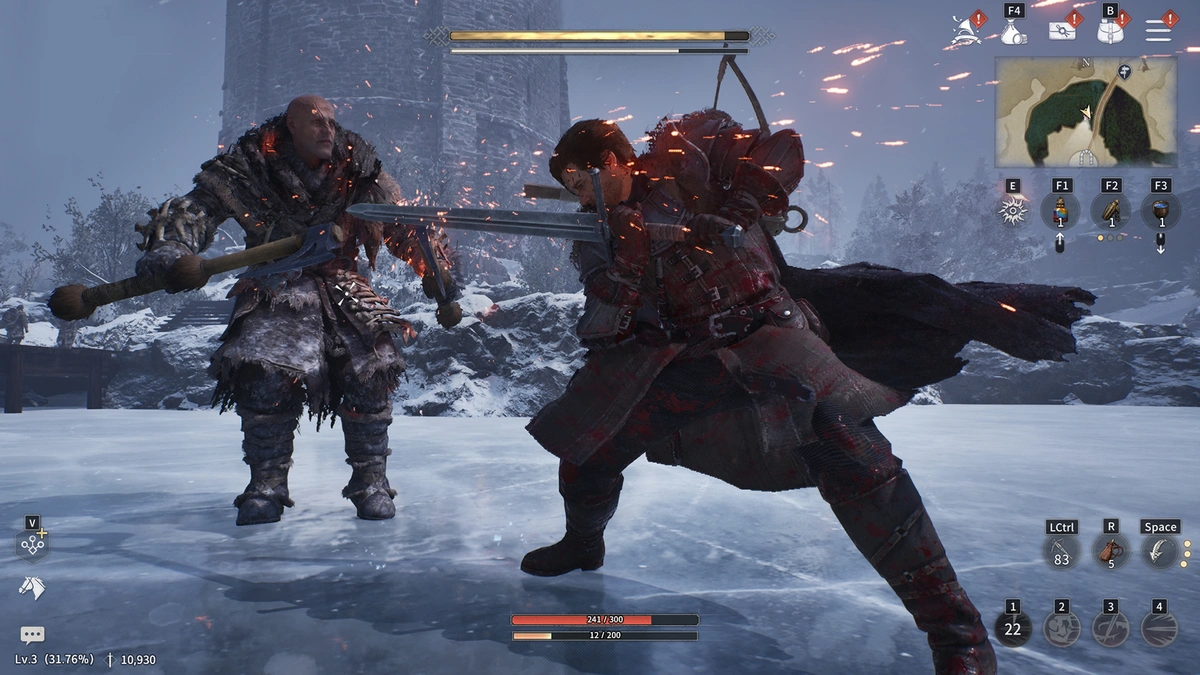Check the mail envelope icon

pos(1061,31)
